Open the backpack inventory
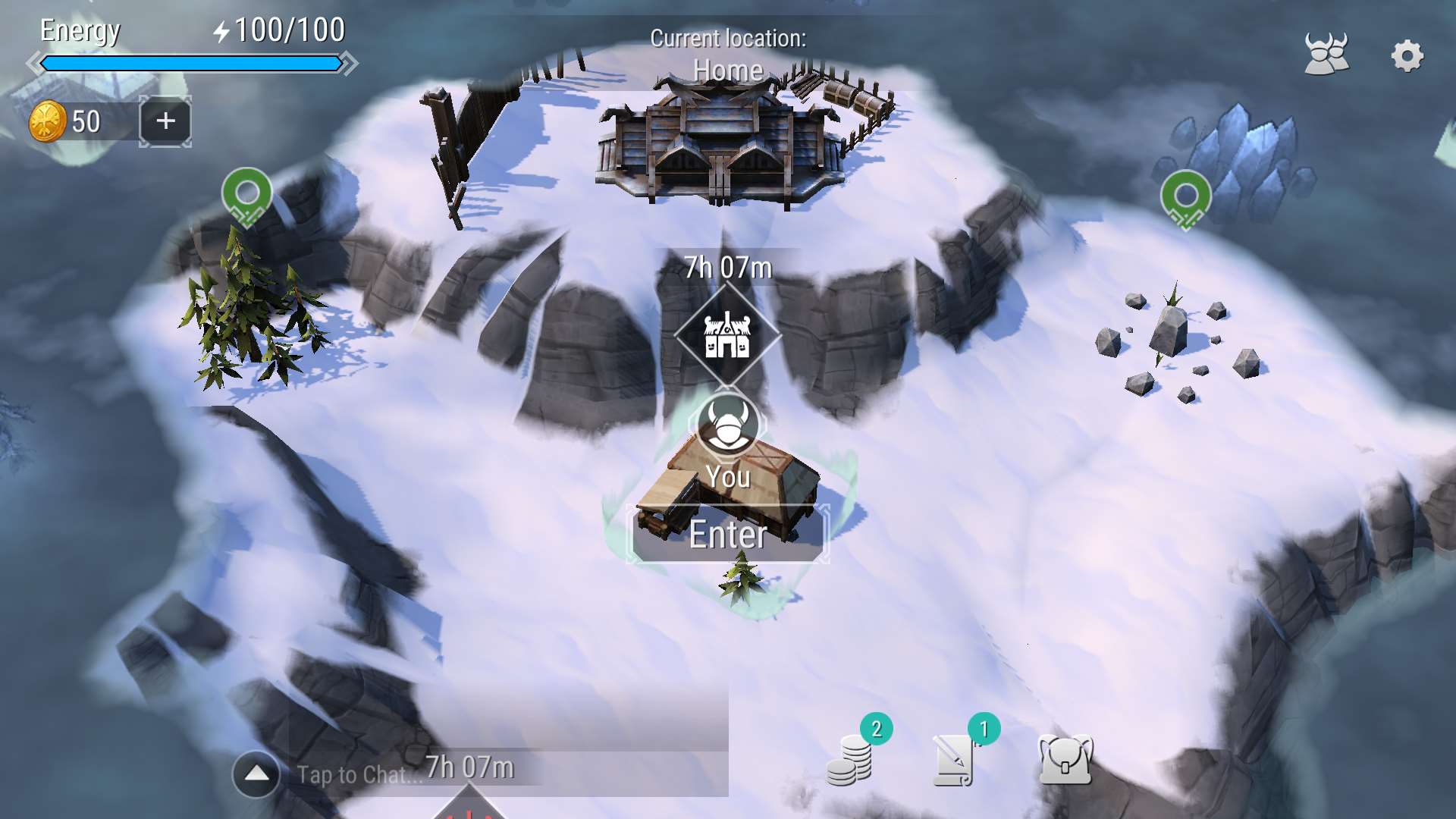The height and width of the screenshot is (819, 1456). click(1065, 759)
